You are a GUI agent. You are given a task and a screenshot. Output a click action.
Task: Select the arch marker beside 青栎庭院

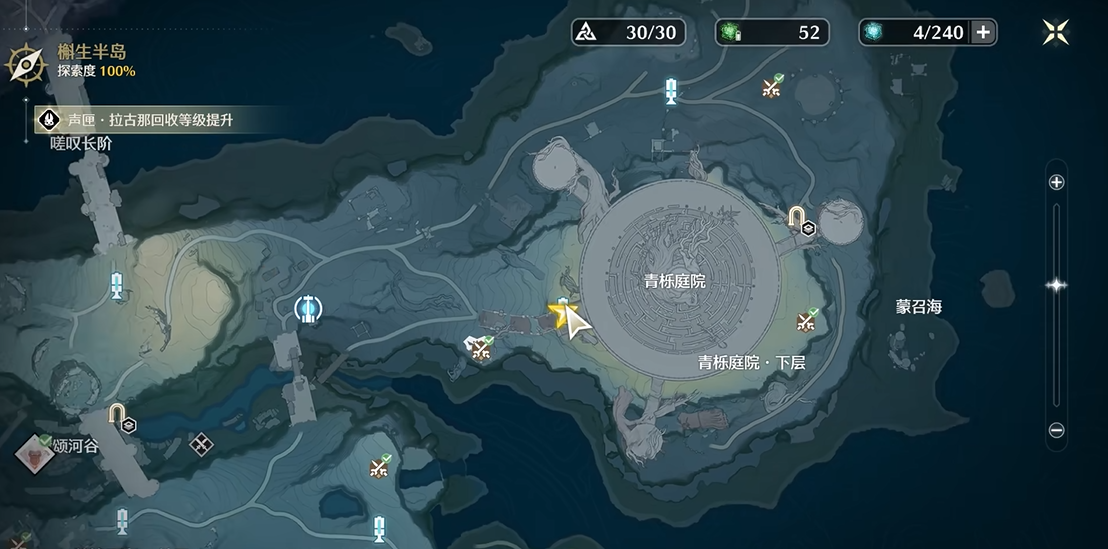tap(797, 217)
